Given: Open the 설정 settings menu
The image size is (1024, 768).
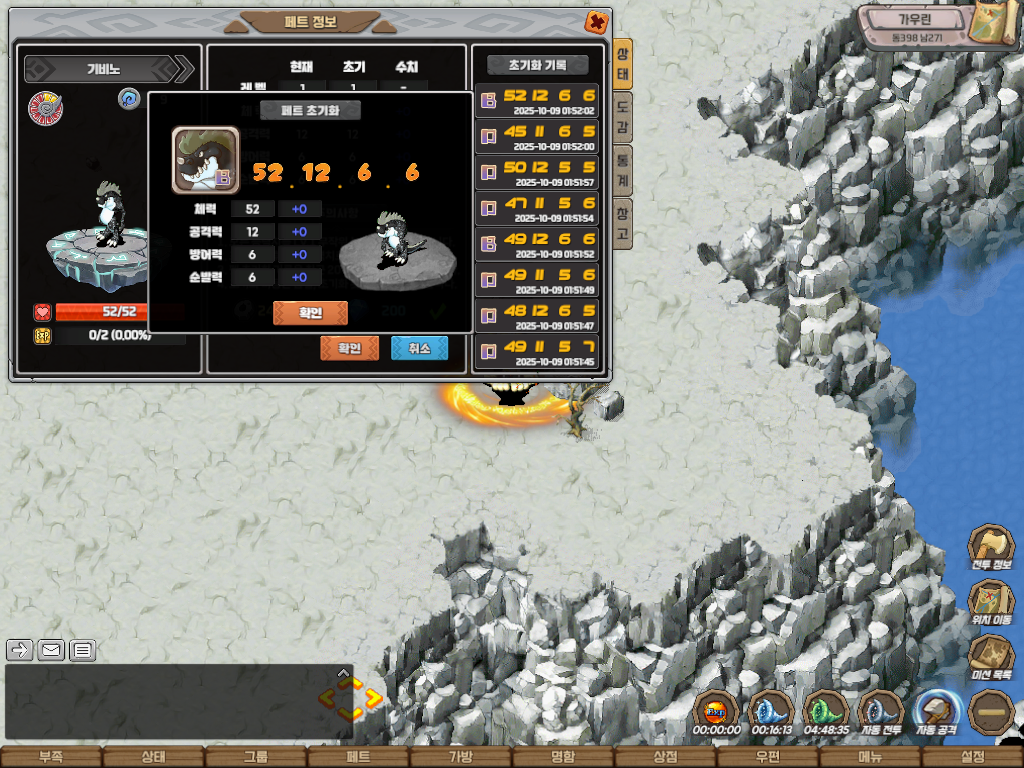Looking at the screenshot, I should (972, 757).
